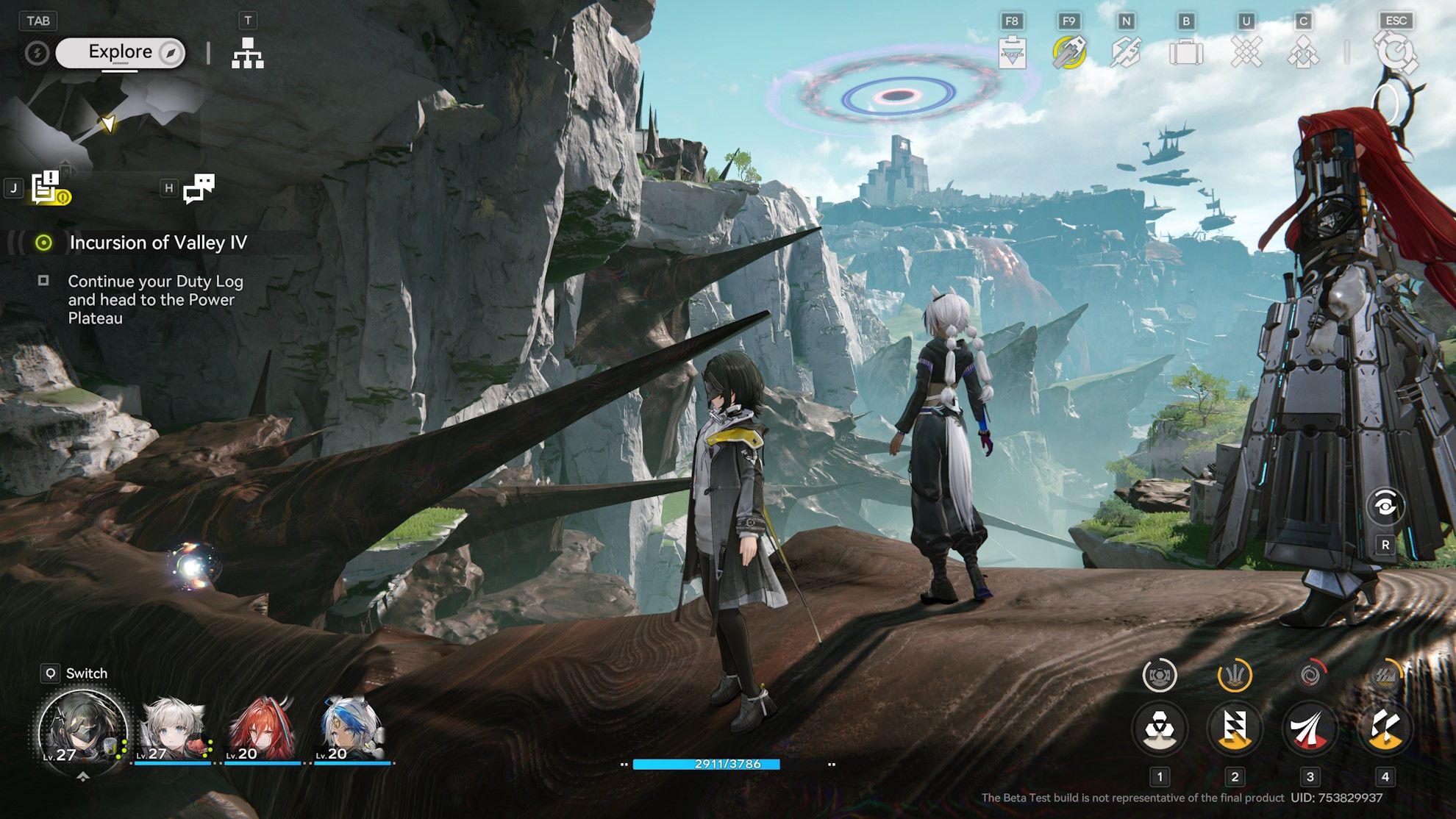Switch to the red-haired Lv.20 operator portrait
Viewport: 1456px width, 819px height.
tap(263, 731)
